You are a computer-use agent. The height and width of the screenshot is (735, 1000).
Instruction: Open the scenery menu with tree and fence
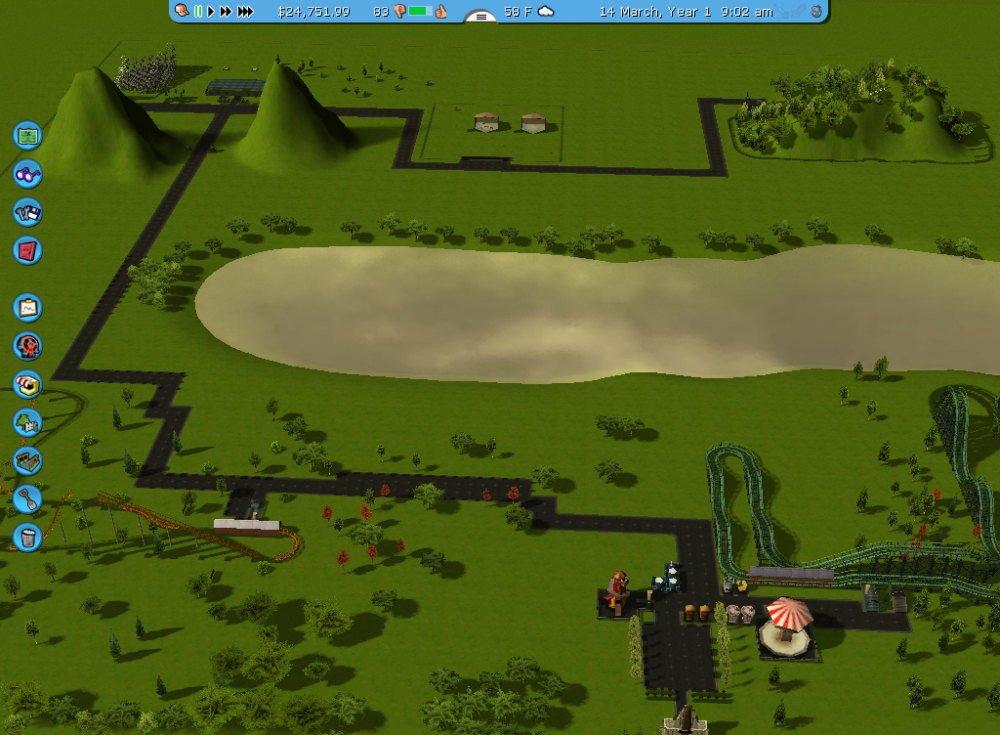pos(27,422)
